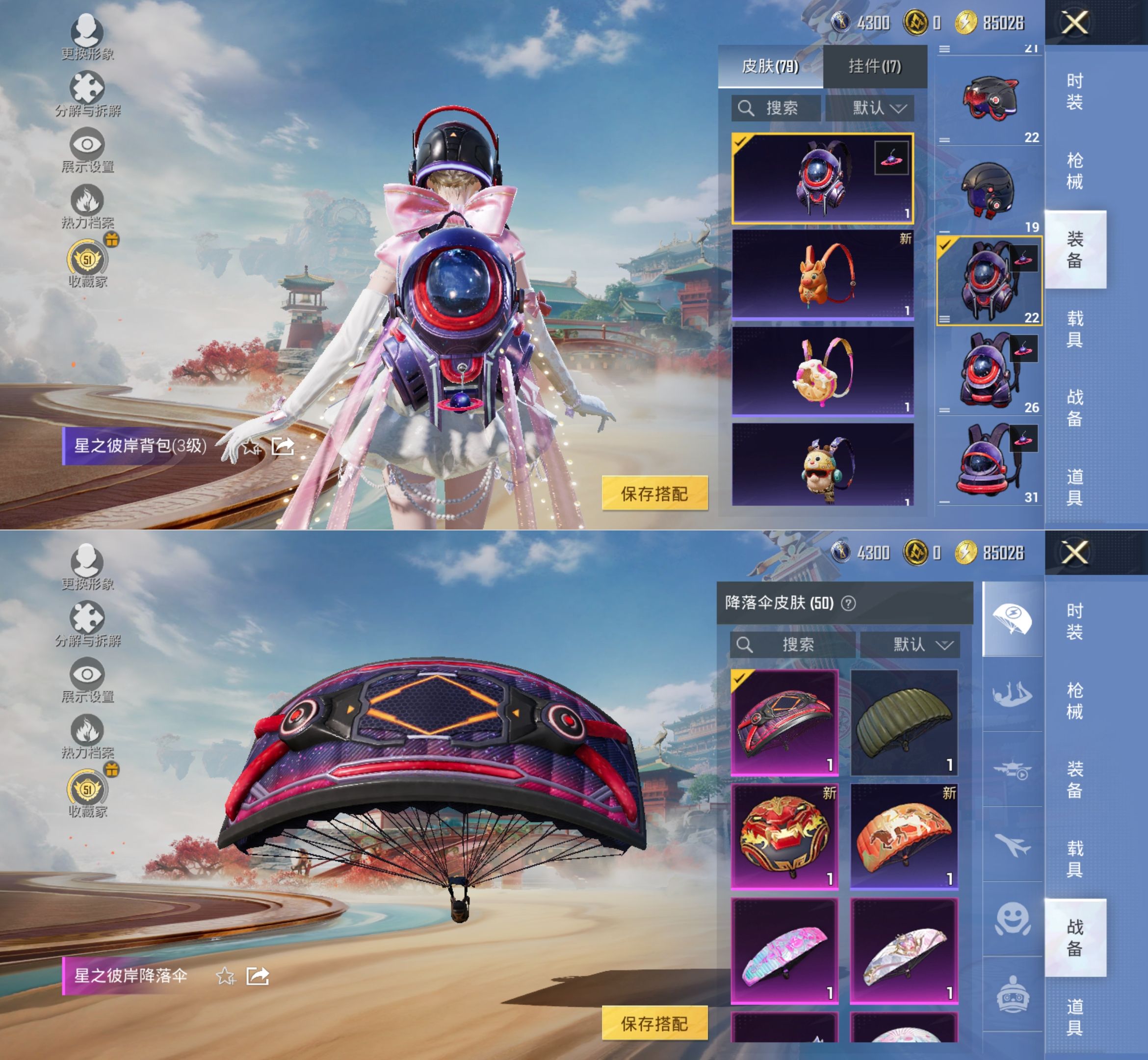Select the parachute category icon
Viewport: 1148px width, 1060px height.
click(1012, 619)
